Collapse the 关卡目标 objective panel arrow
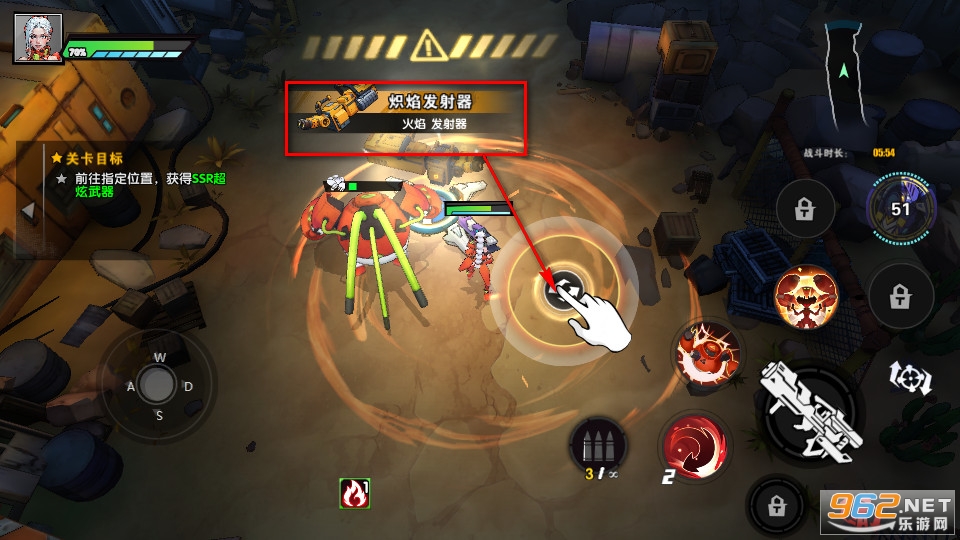 click(29, 211)
